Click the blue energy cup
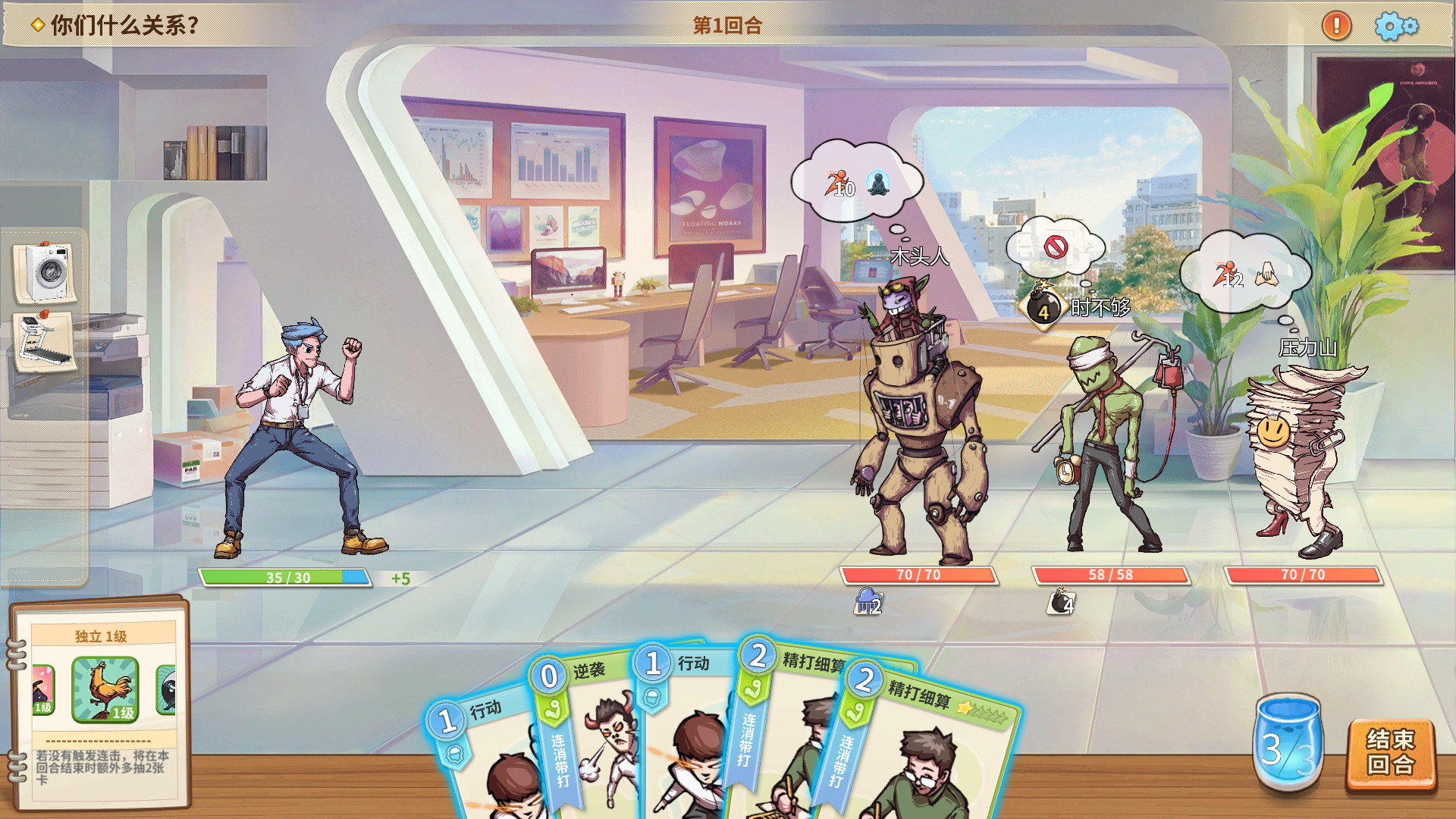Viewport: 1456px width, 819px height. pyautogui.click(x=1288, y=745)
